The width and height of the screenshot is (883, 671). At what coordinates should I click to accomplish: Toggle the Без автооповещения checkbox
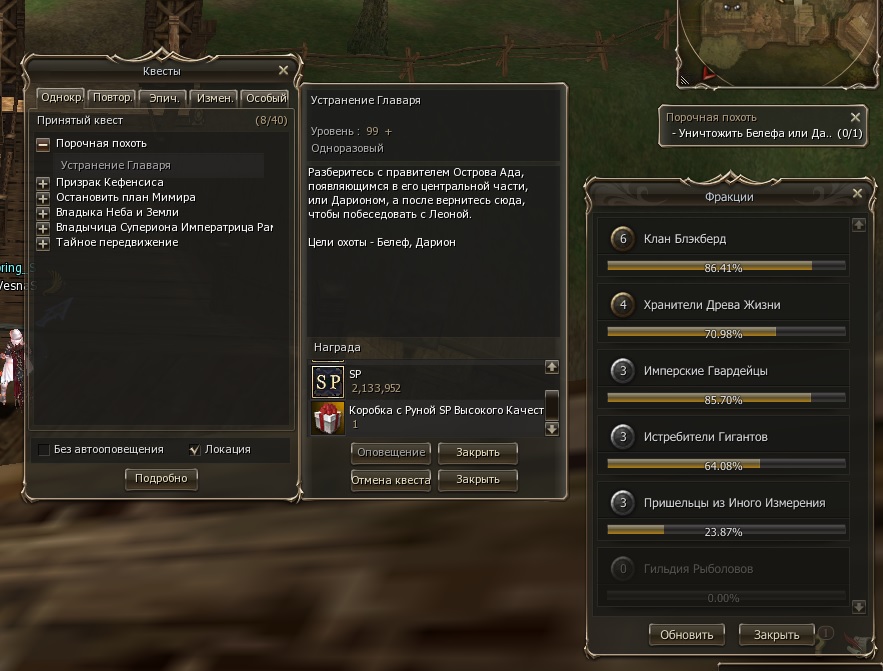click(x=43, y=450)
